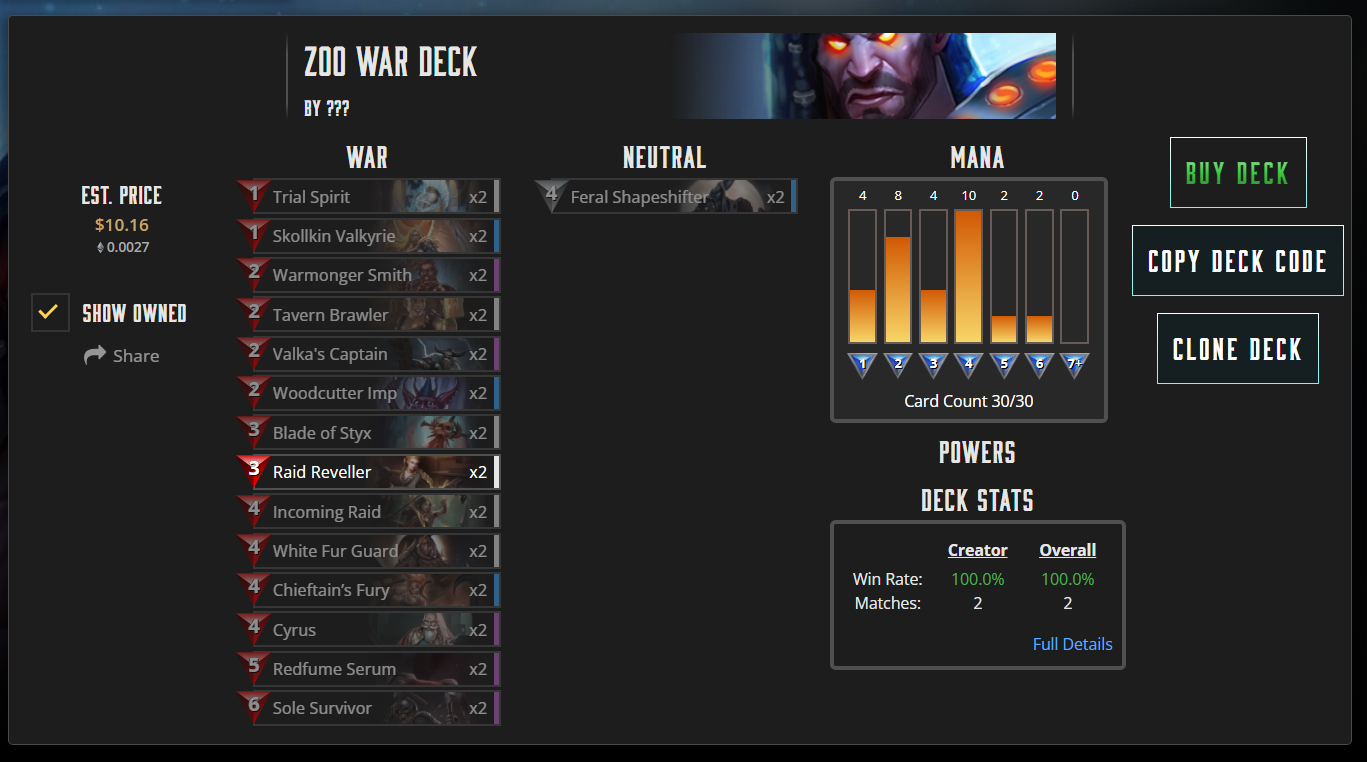Select the White Fur Guard card
The image size is (1367, 762).
[x=370, y=551]
